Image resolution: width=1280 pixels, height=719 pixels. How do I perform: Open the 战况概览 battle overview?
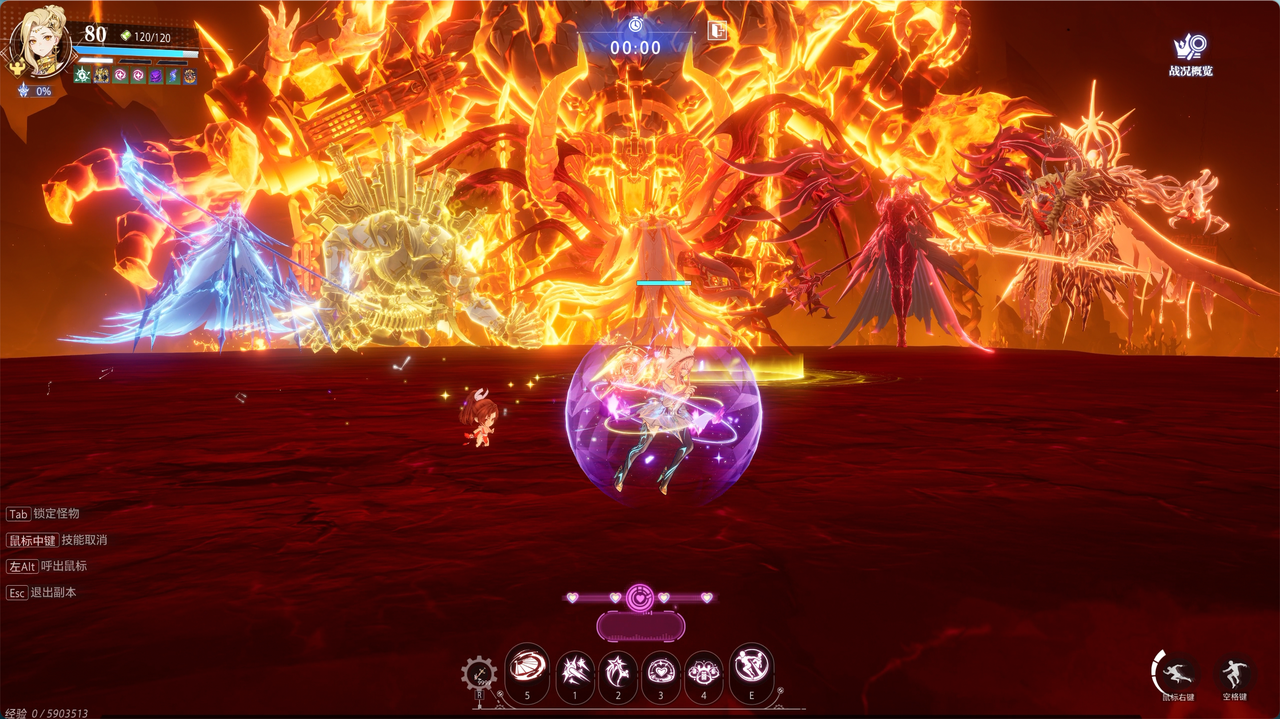1189,54
